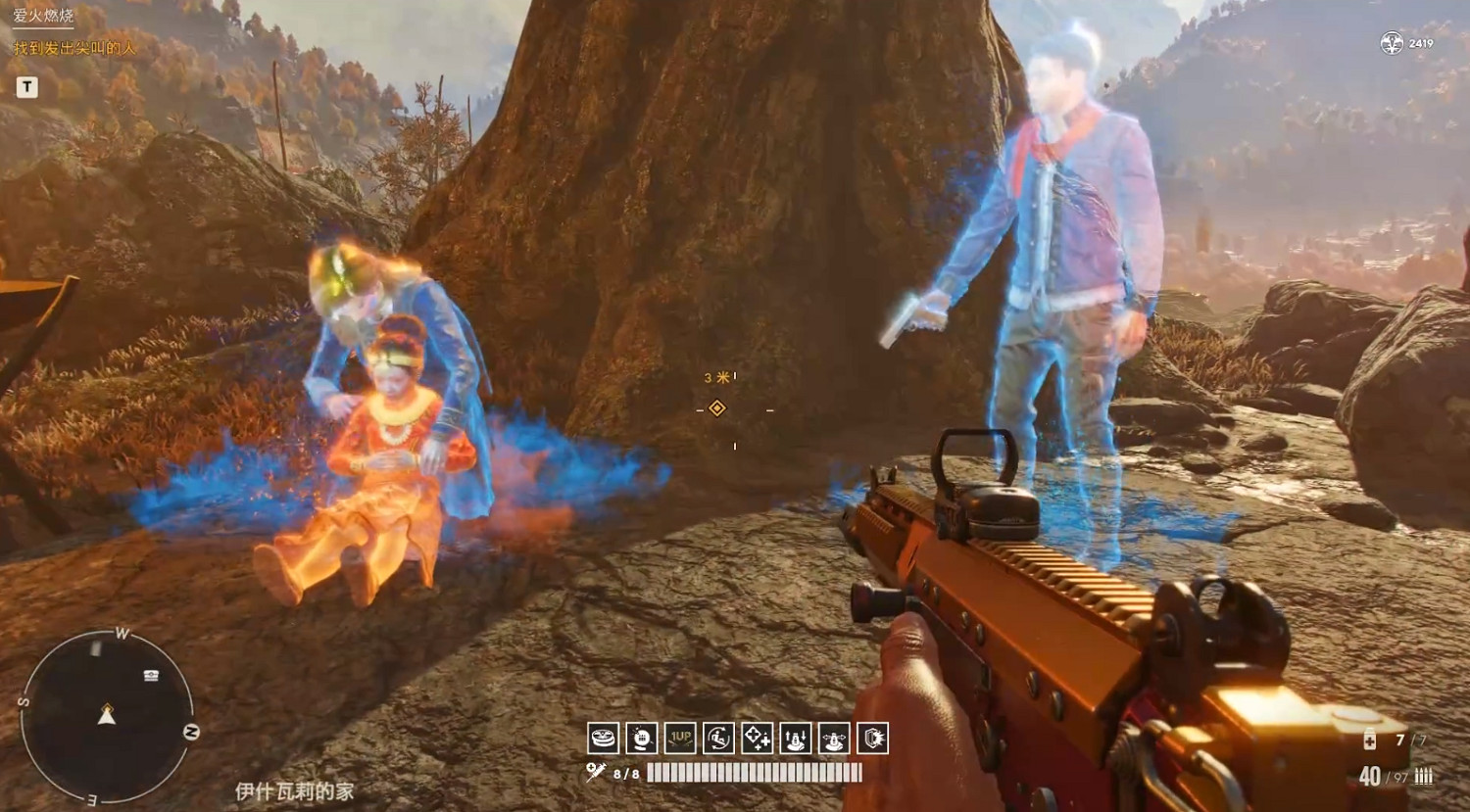Select the shield burst buff icon
This screenshot has width=1470, height=812.
tap(872, 738)
